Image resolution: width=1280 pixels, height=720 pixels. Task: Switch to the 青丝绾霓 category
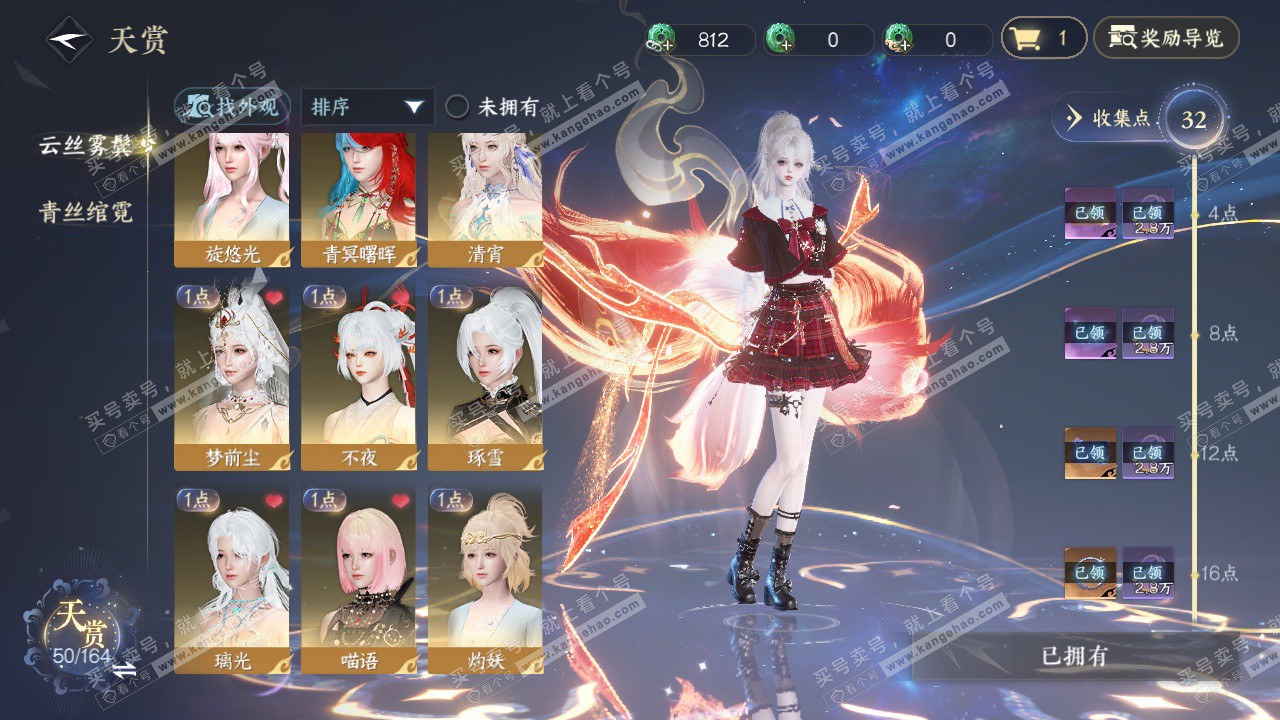coord(86,212)
